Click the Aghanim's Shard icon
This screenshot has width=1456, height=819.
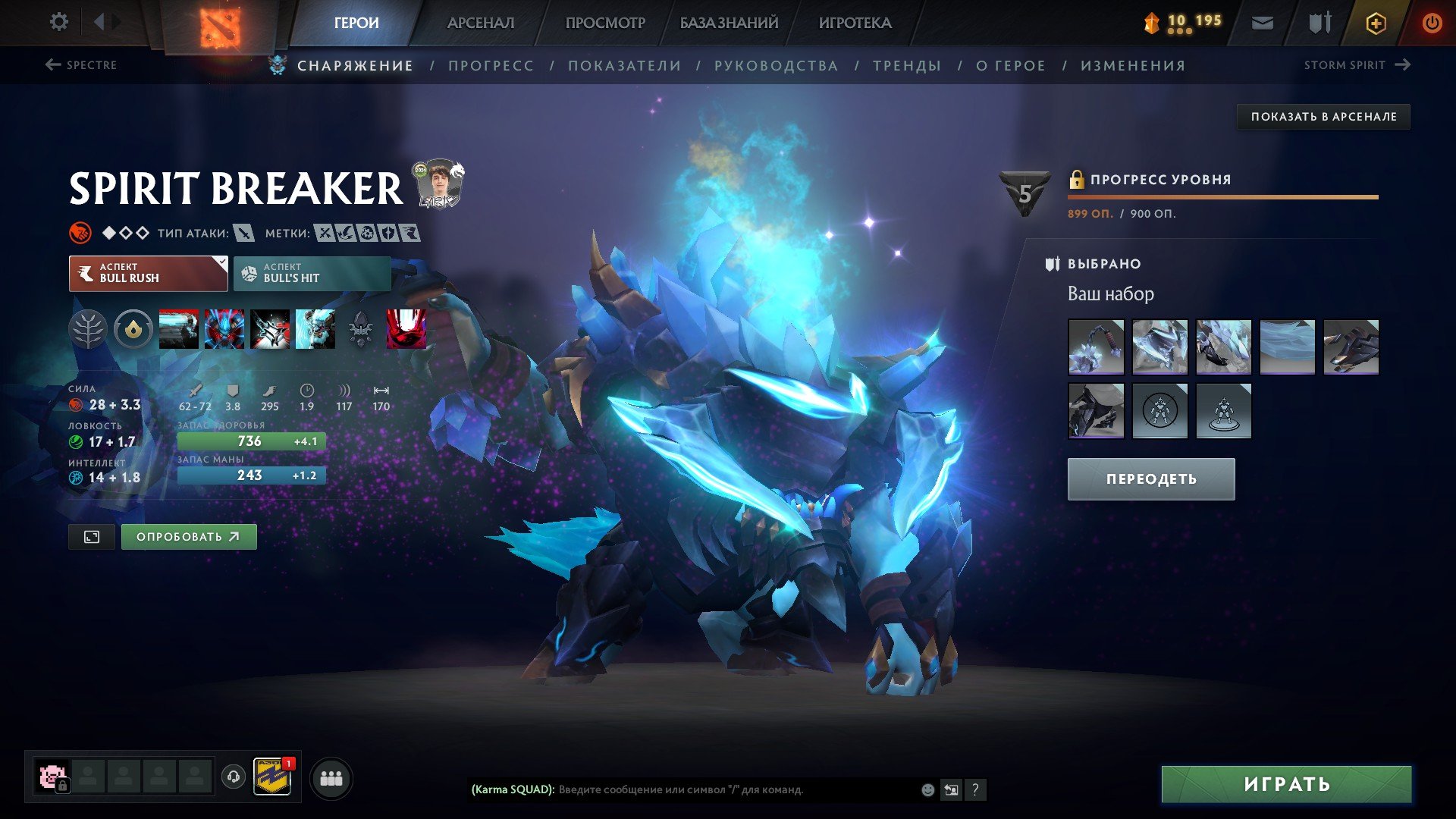pos(361,328)
